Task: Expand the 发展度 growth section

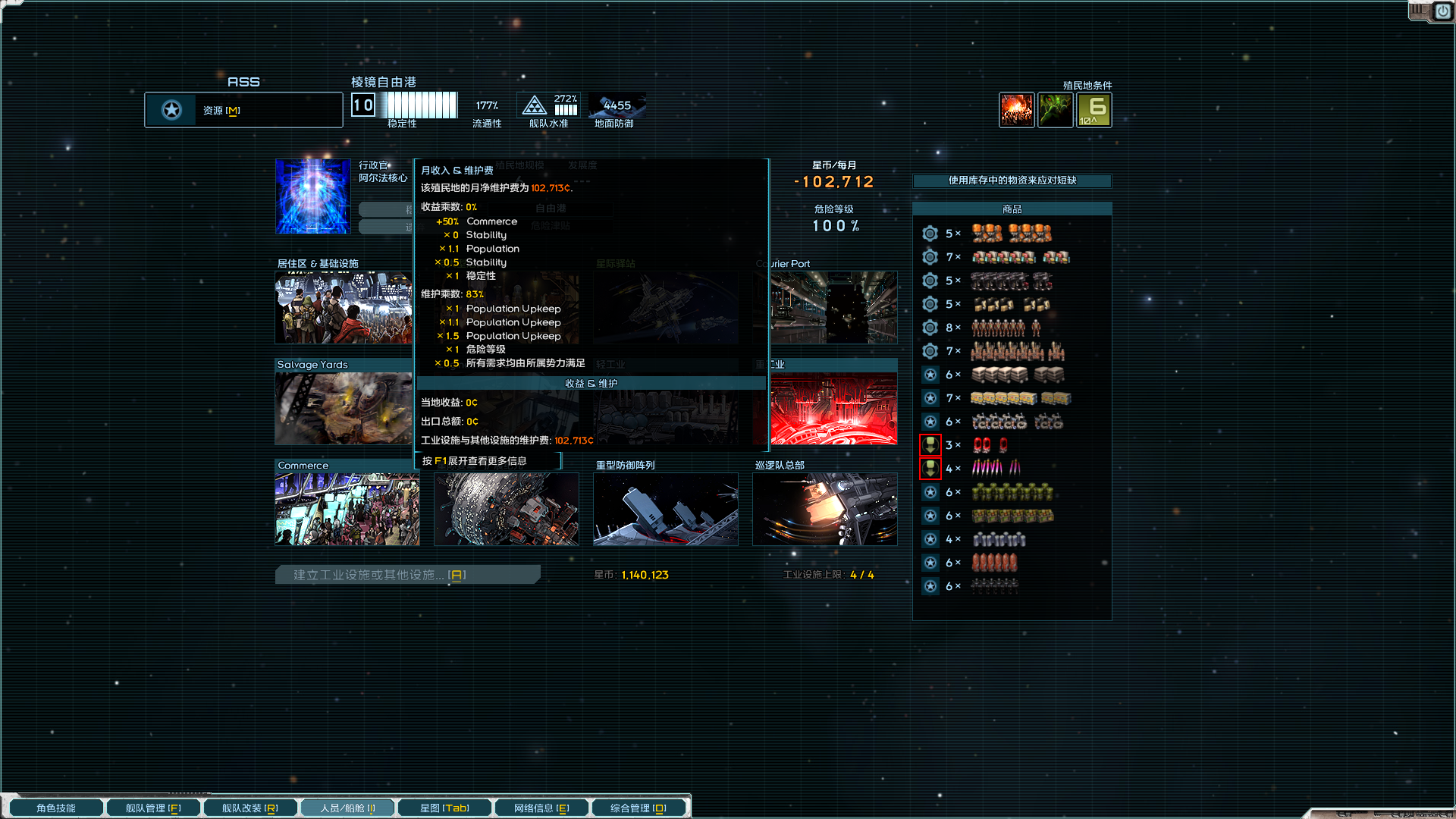Action: point(582,166)
